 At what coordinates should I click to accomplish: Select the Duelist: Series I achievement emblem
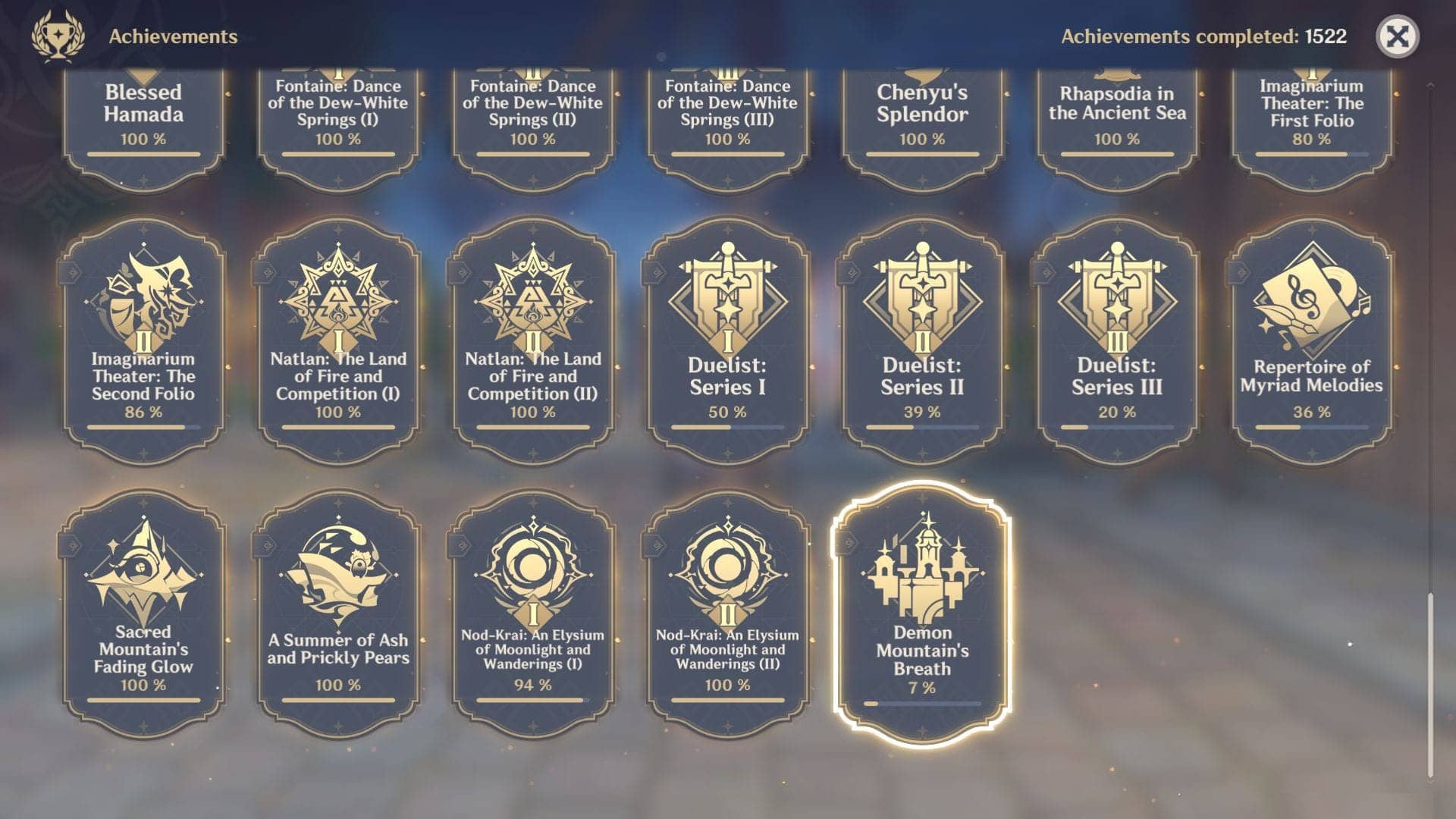click(x=729, y=300)
